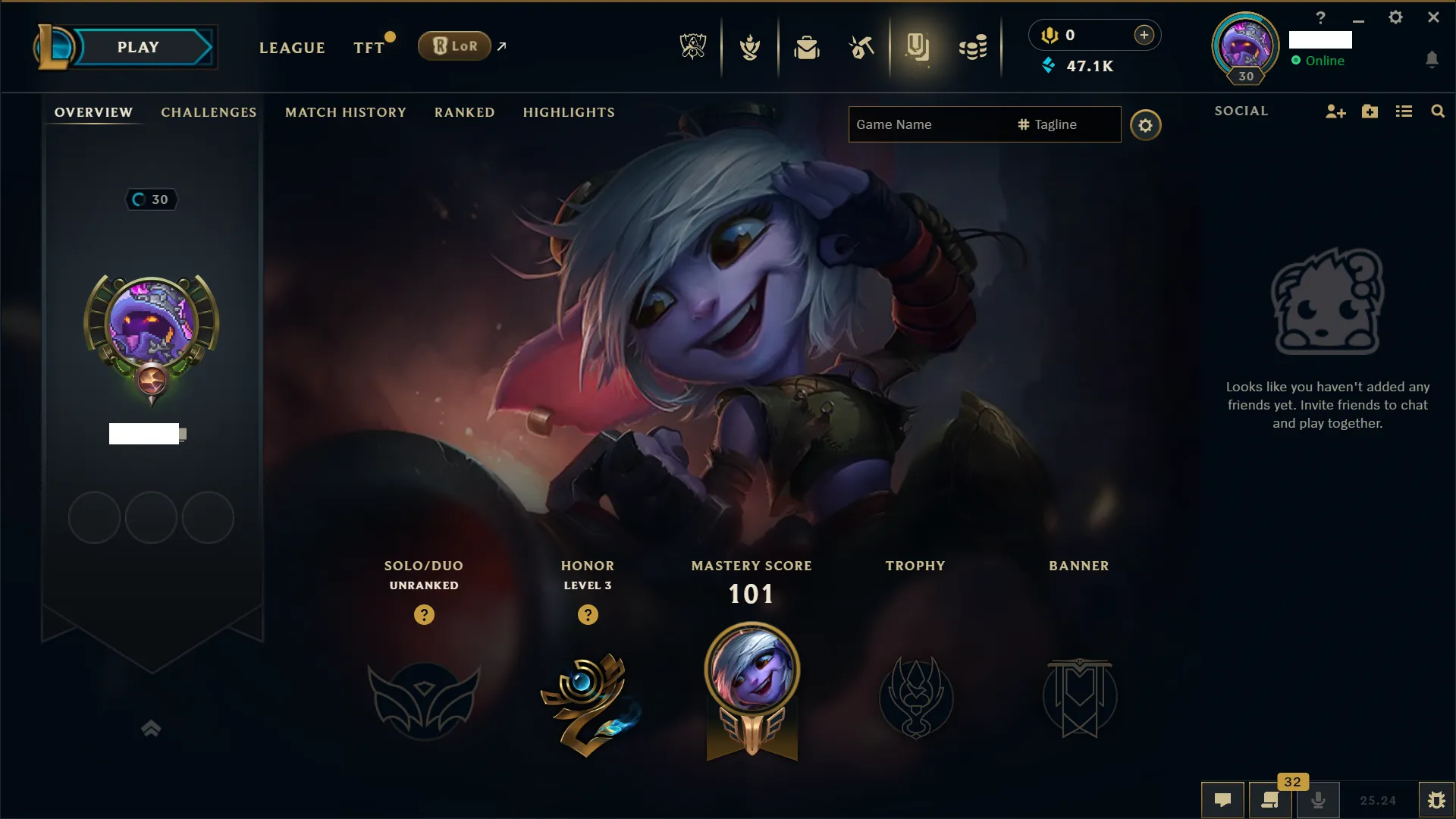Open the notifications bell
1456x819 pixels.
tap(1433, 60)
